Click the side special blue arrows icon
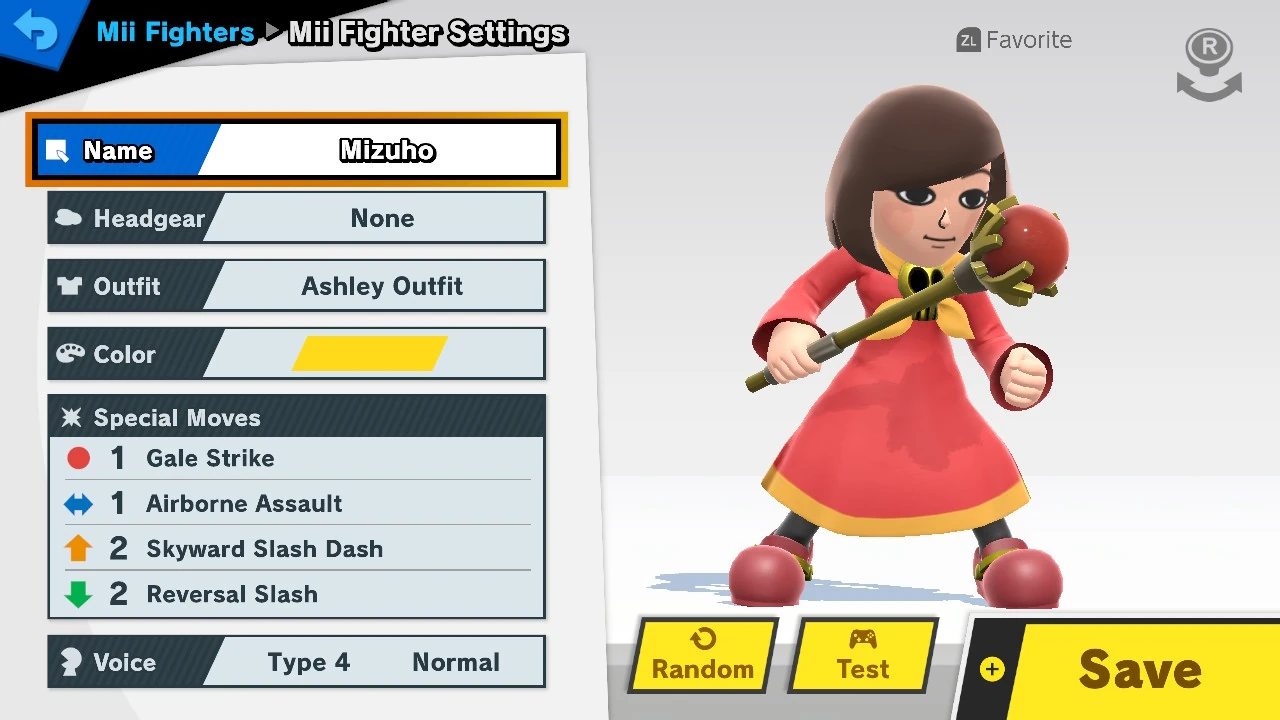This screenshot has width=1280, height=720. tap(78, 503)
